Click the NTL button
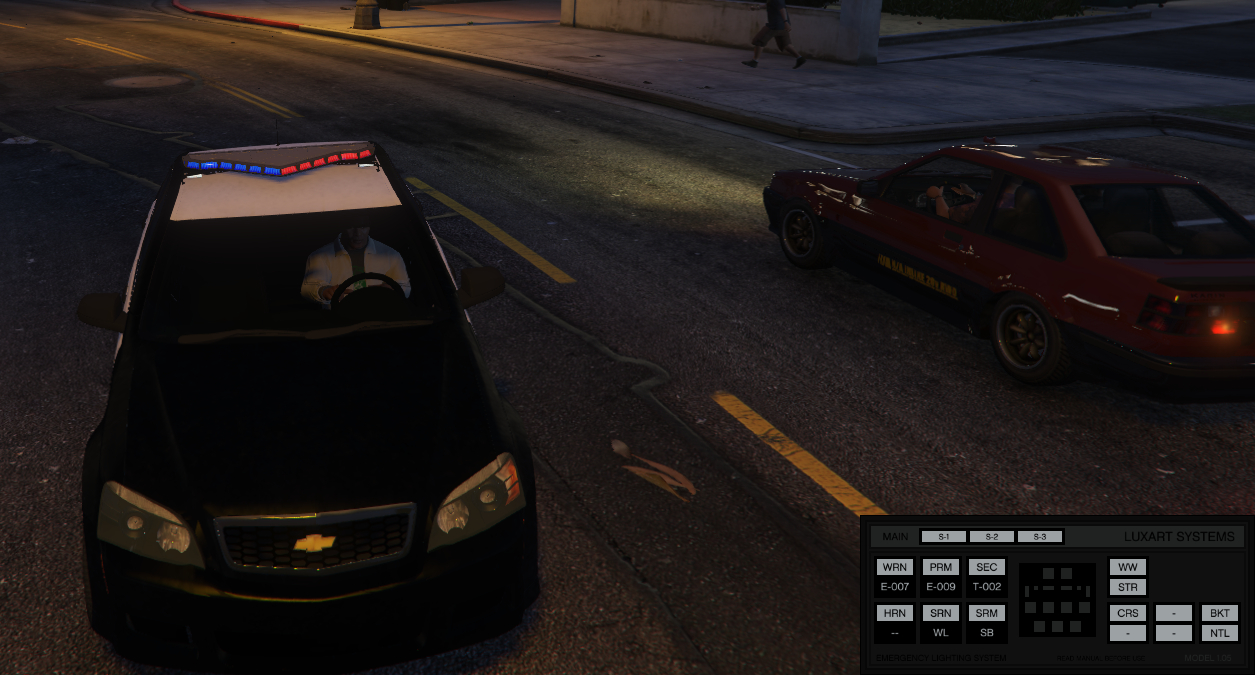This screenshot has height=675, width=1255. click(x=1220, y=633)
